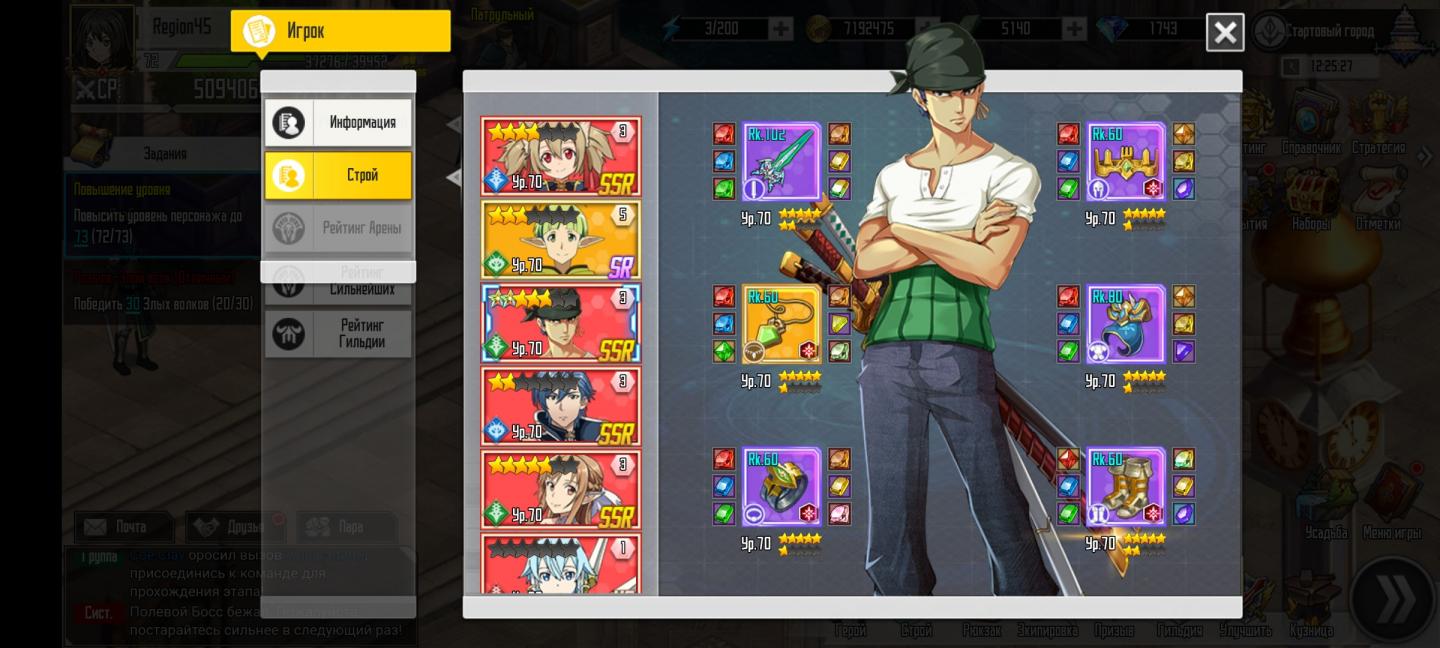Open the Усадьба menu icon

1326,505
